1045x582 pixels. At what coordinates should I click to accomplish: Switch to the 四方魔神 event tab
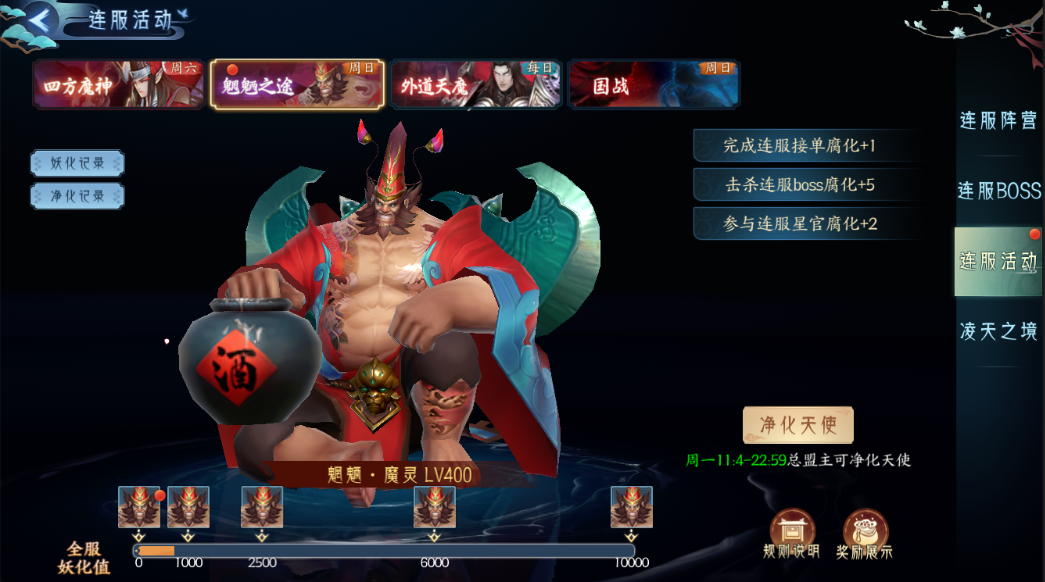coord(118,84)
